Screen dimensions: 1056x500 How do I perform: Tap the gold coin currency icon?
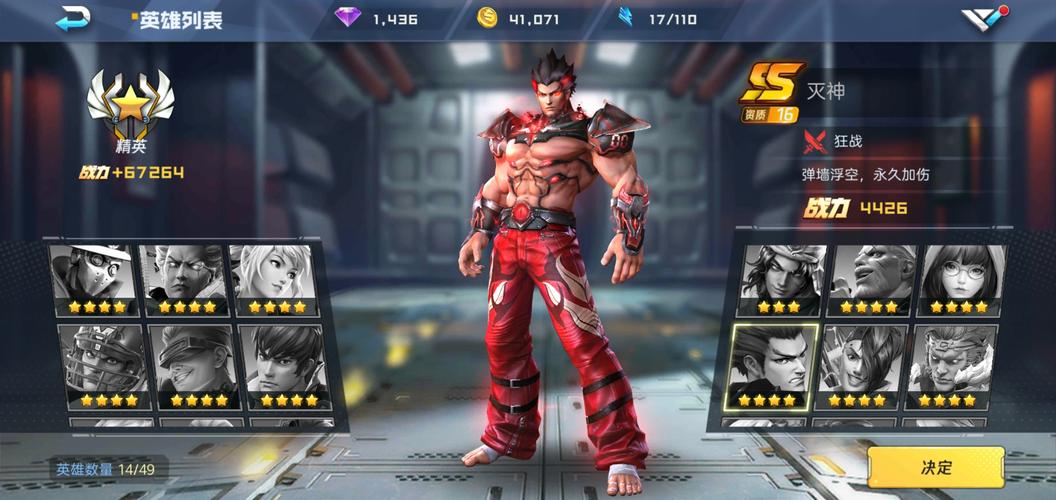click(x=487, y=19)
